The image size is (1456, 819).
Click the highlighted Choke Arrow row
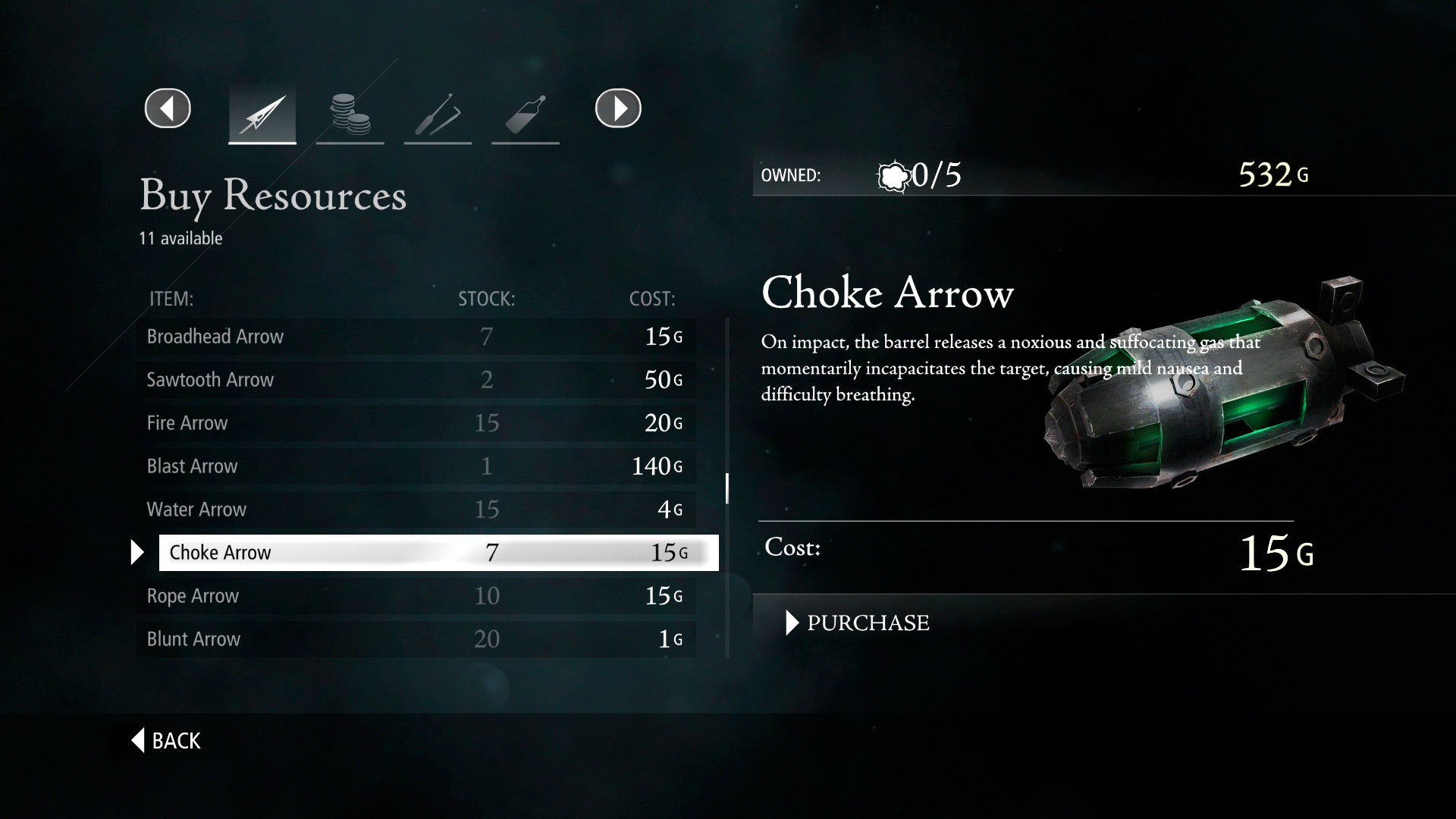coord(438,552)
